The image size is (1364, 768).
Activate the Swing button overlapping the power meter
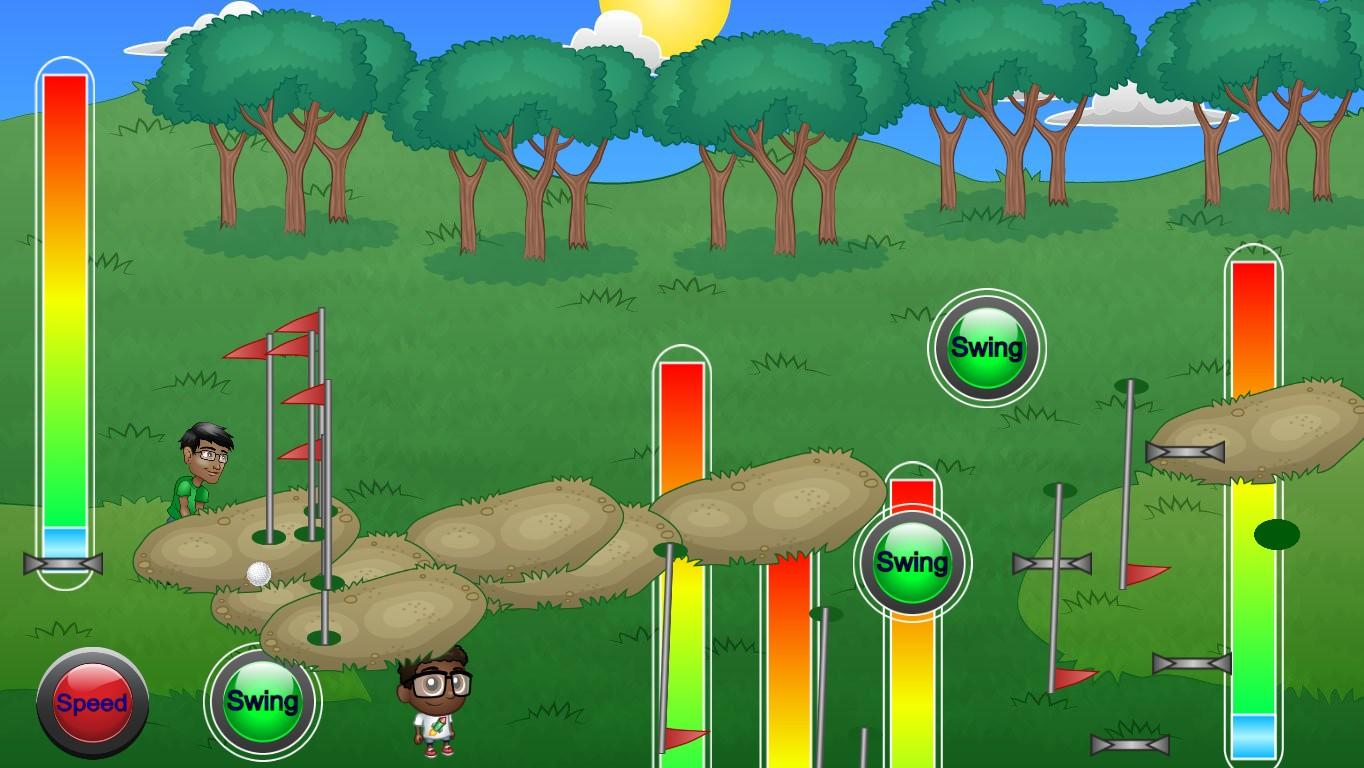911,562
